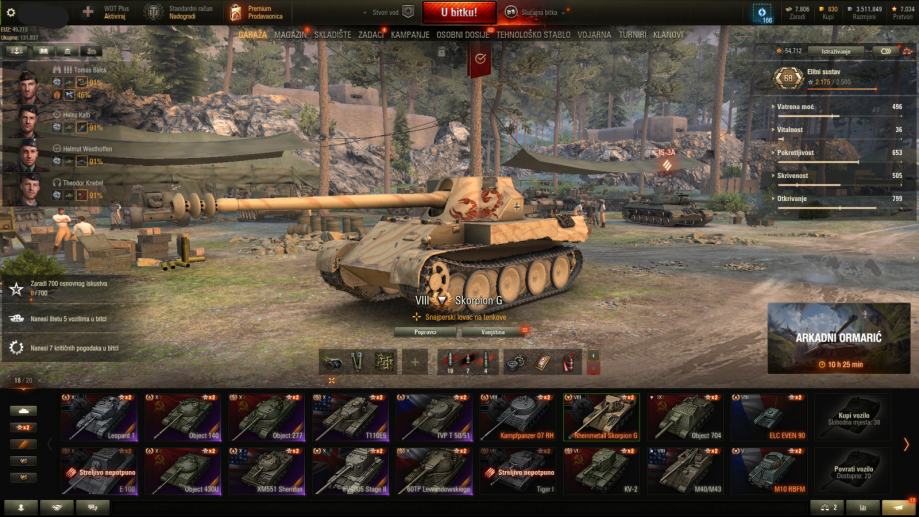Viewport: 919px width, 517px height.
Task: Open the Zadaci tab
Action: point(371,34)
